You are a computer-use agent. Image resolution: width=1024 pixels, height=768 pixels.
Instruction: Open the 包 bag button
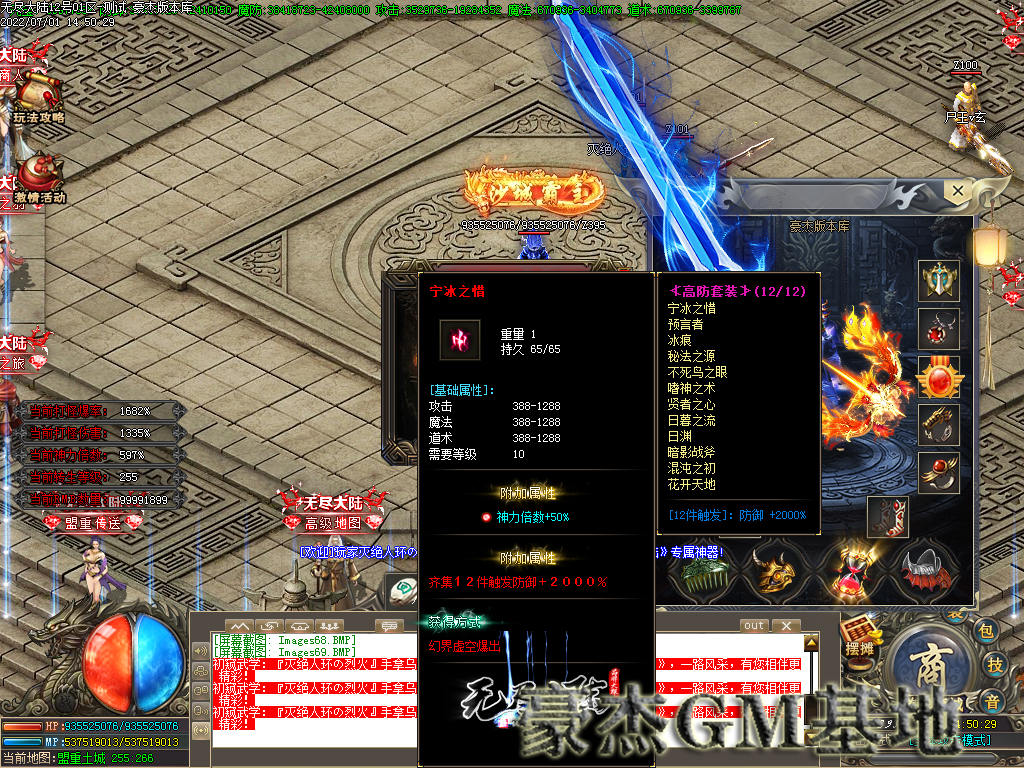coord(986,630)
